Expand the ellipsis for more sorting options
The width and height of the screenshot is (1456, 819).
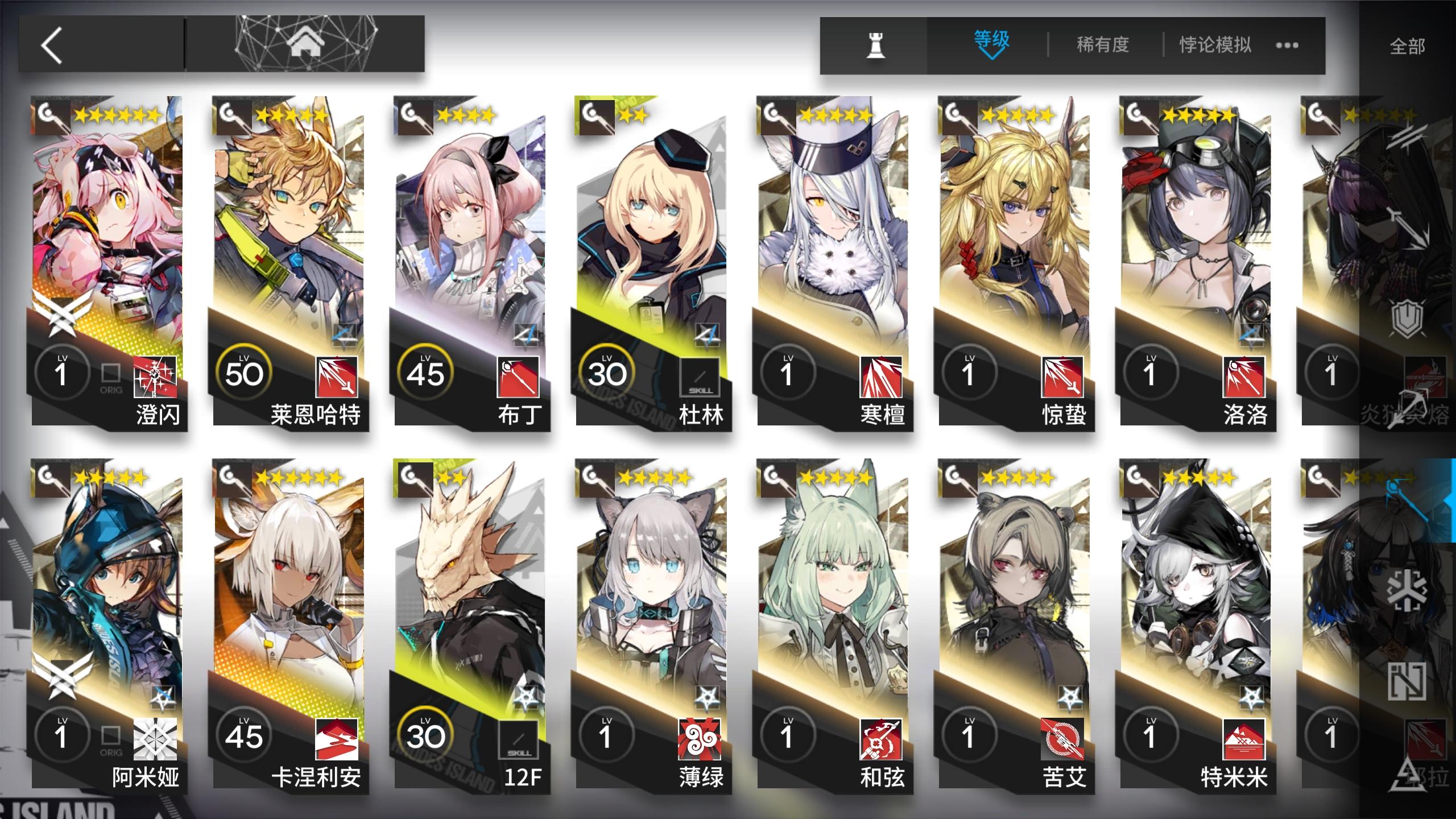(1287, 45)
